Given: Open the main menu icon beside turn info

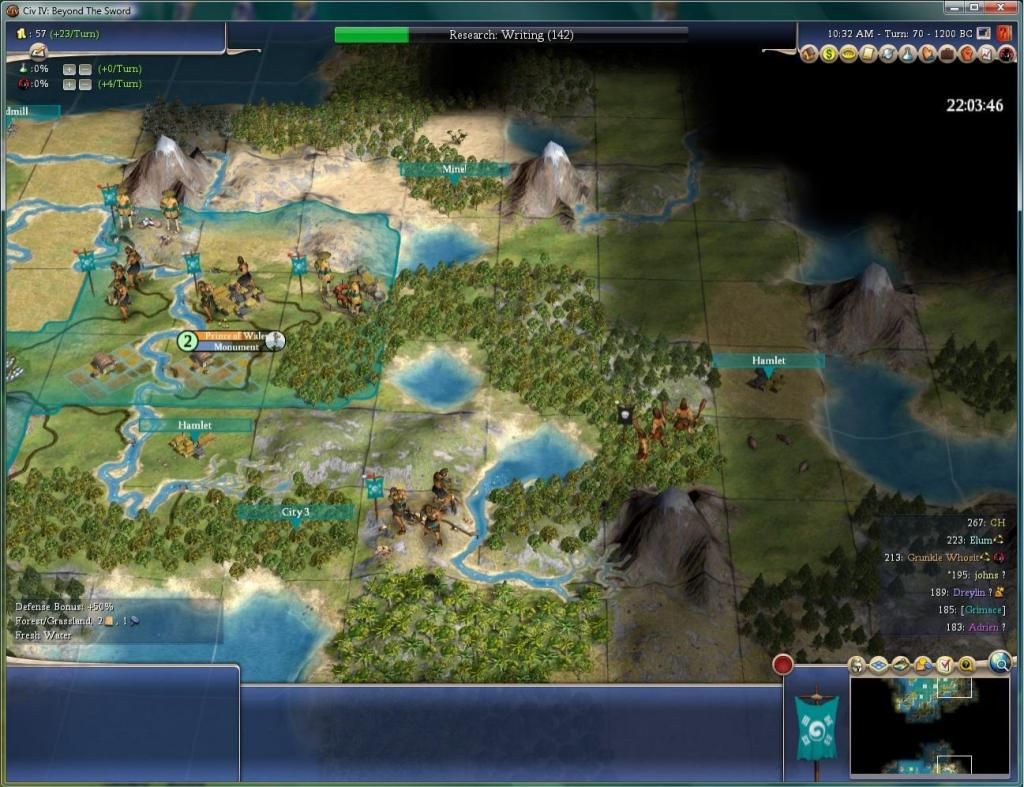Looking at the screenshot, I should 985,32.
